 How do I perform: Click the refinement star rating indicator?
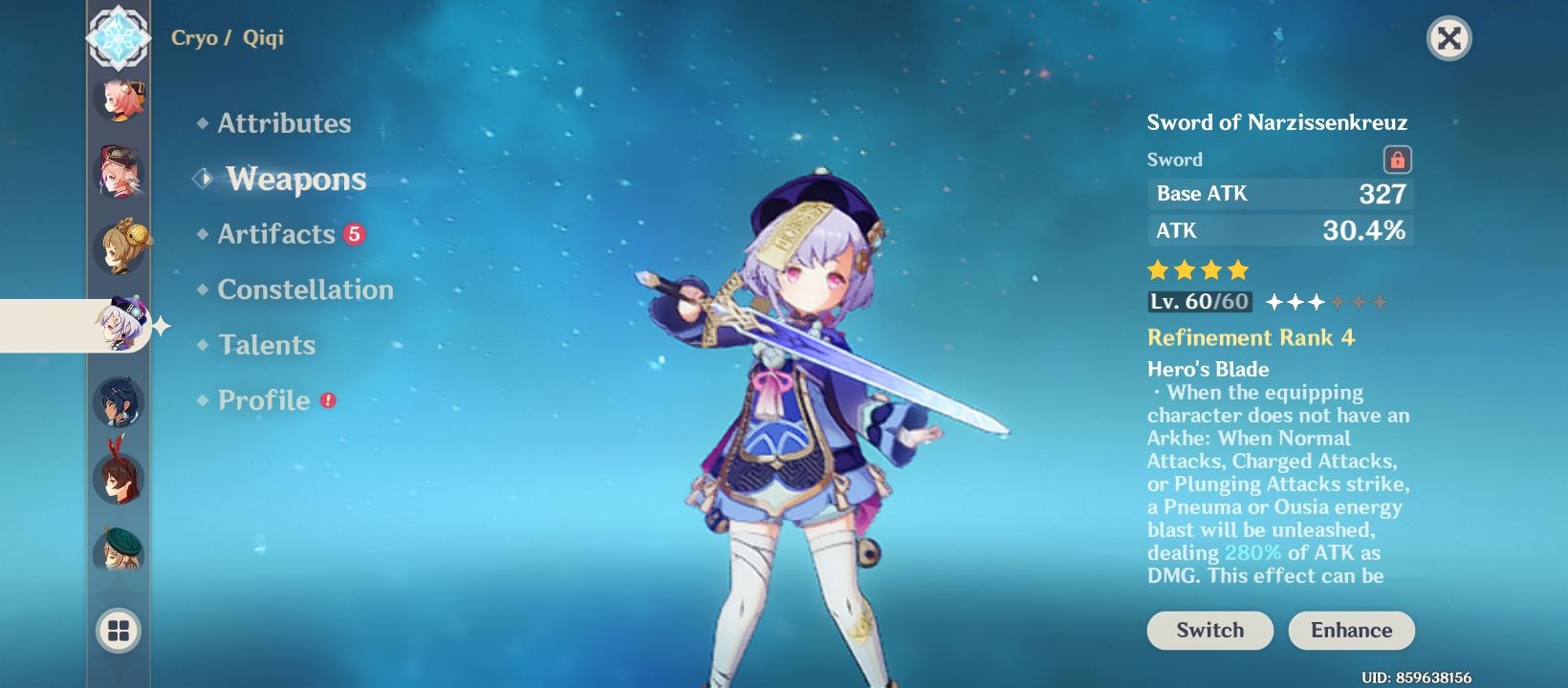[1324, 300]
